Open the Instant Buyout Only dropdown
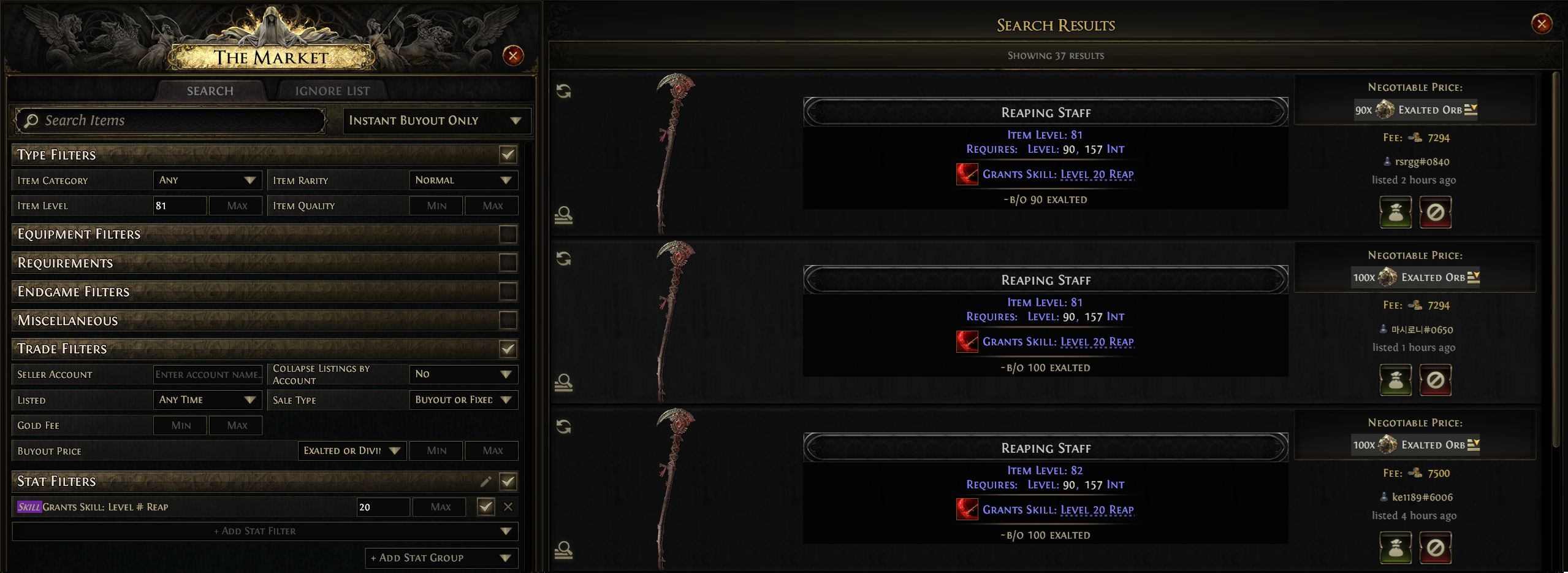This screenshot has height=573, width=1568. [x=436, y=120]
